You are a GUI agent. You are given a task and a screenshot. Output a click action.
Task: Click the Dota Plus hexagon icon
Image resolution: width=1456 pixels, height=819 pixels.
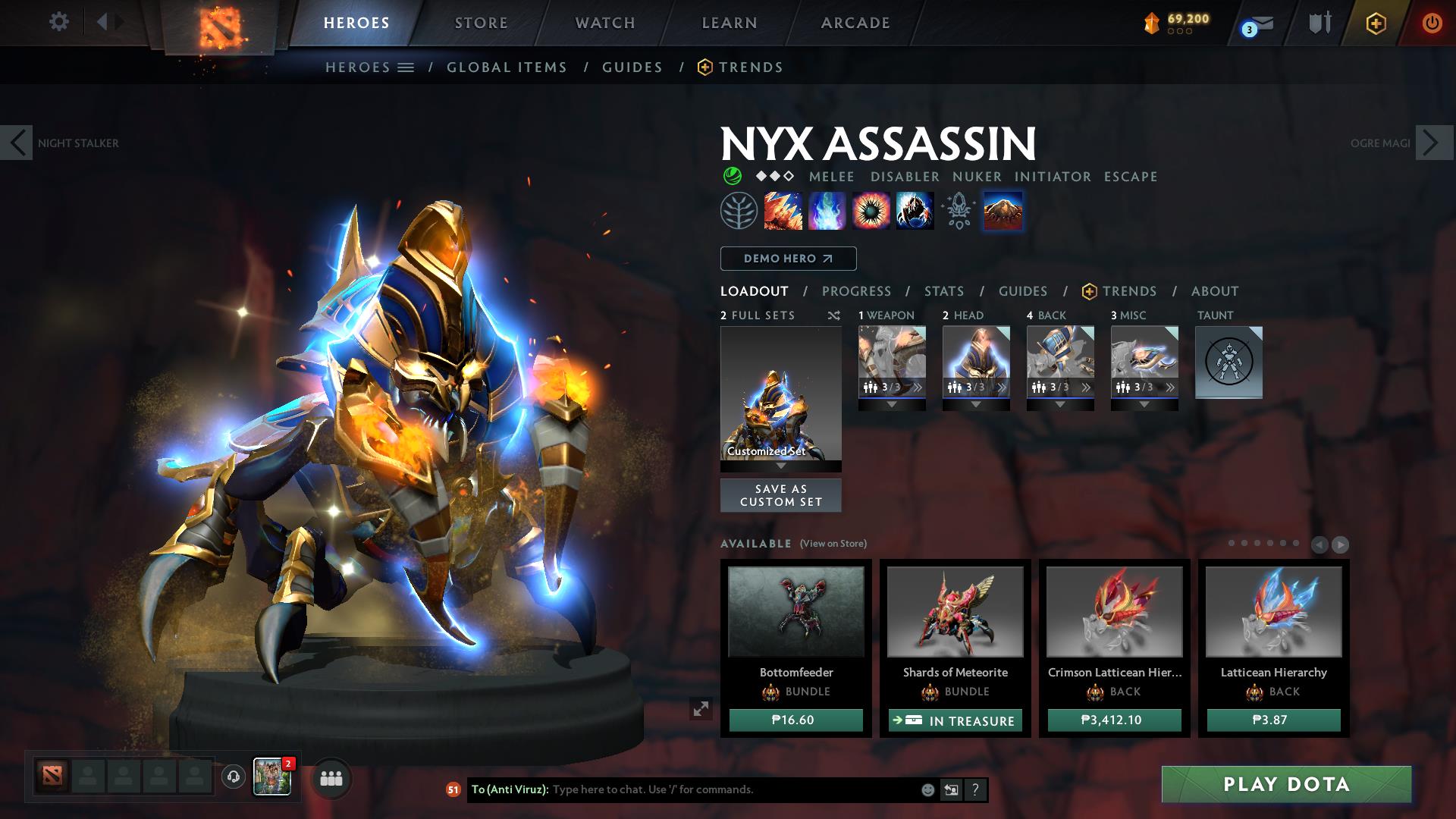[1376, 24]
